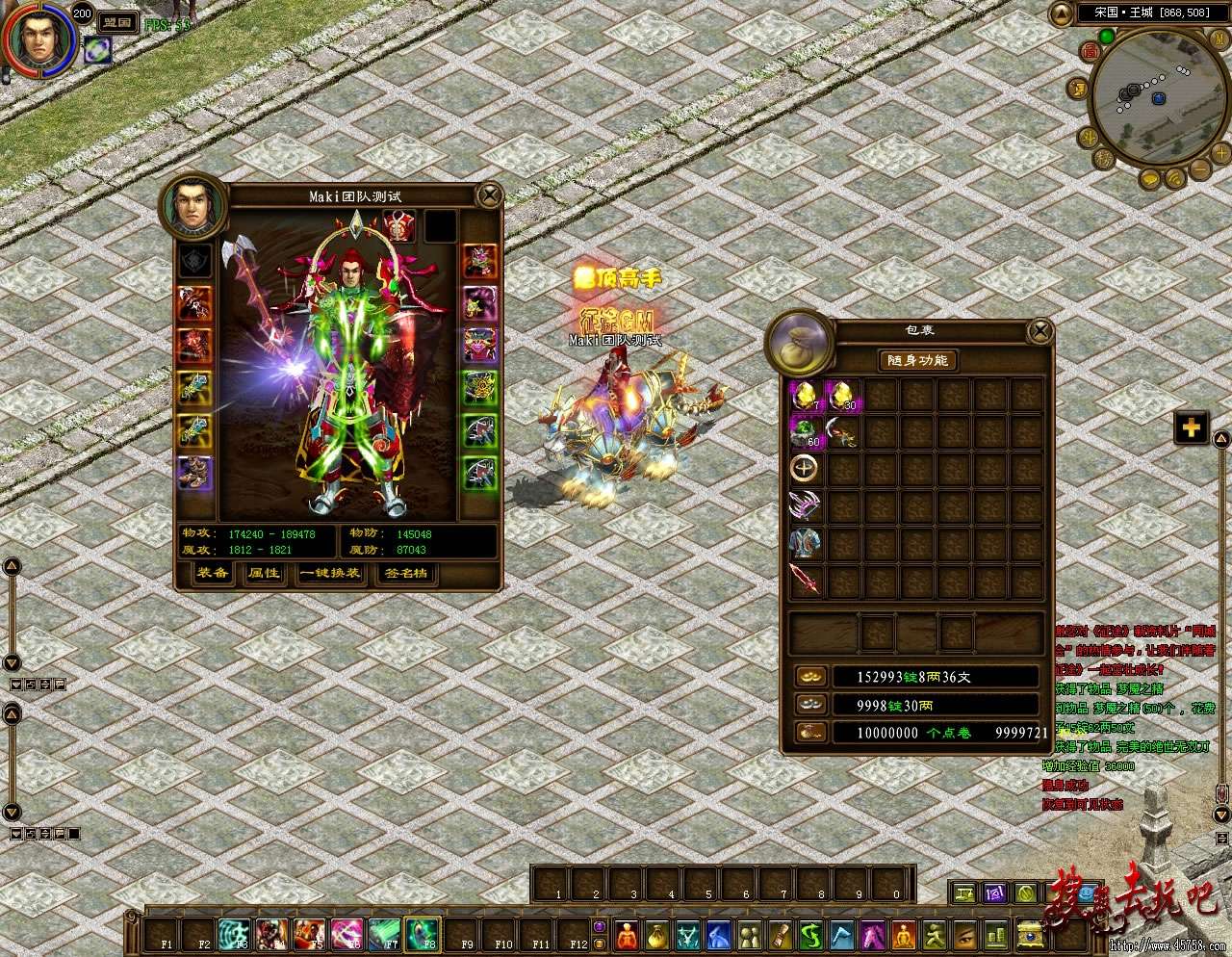Open the 随身功能 portable functions button
Image resolution: width=1232 pixels, height=957 pixels.
tap(917, 360)
